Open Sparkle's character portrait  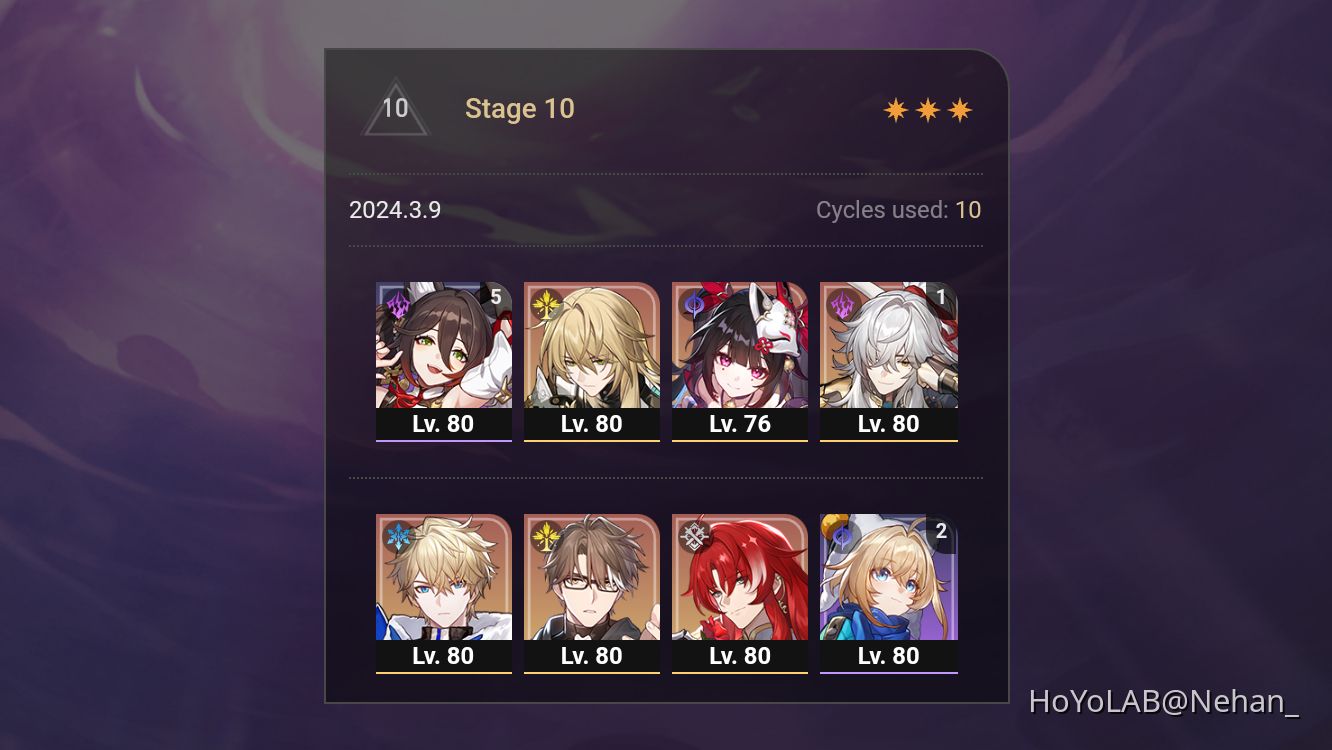point(740,345)
